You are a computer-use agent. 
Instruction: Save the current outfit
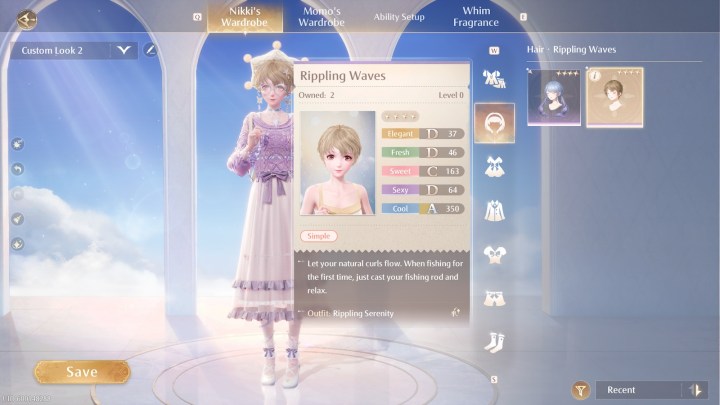82,372
